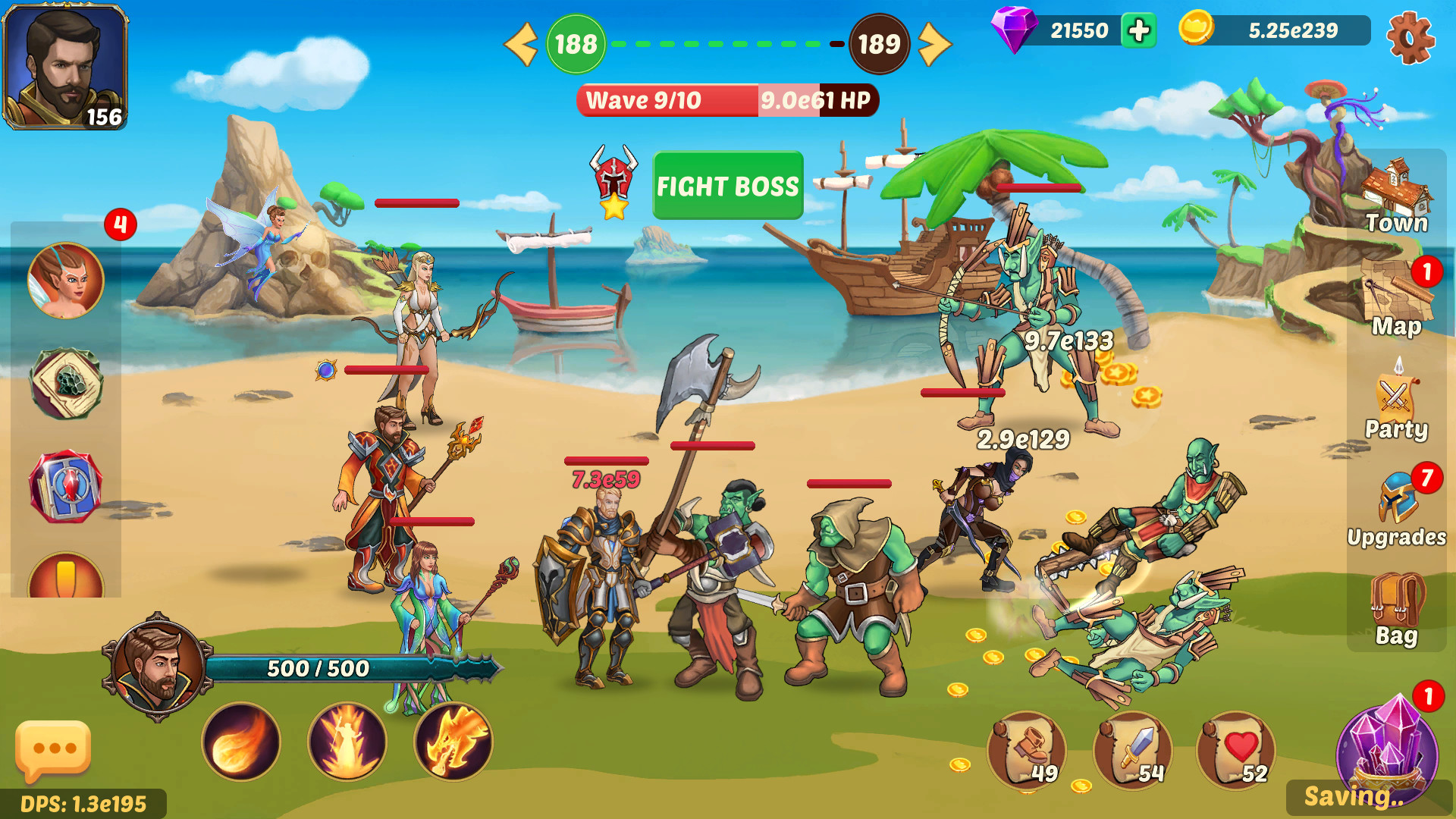1456x819 pixels.
Task: Open the Upgrades panel
Action: [1398, 504]
